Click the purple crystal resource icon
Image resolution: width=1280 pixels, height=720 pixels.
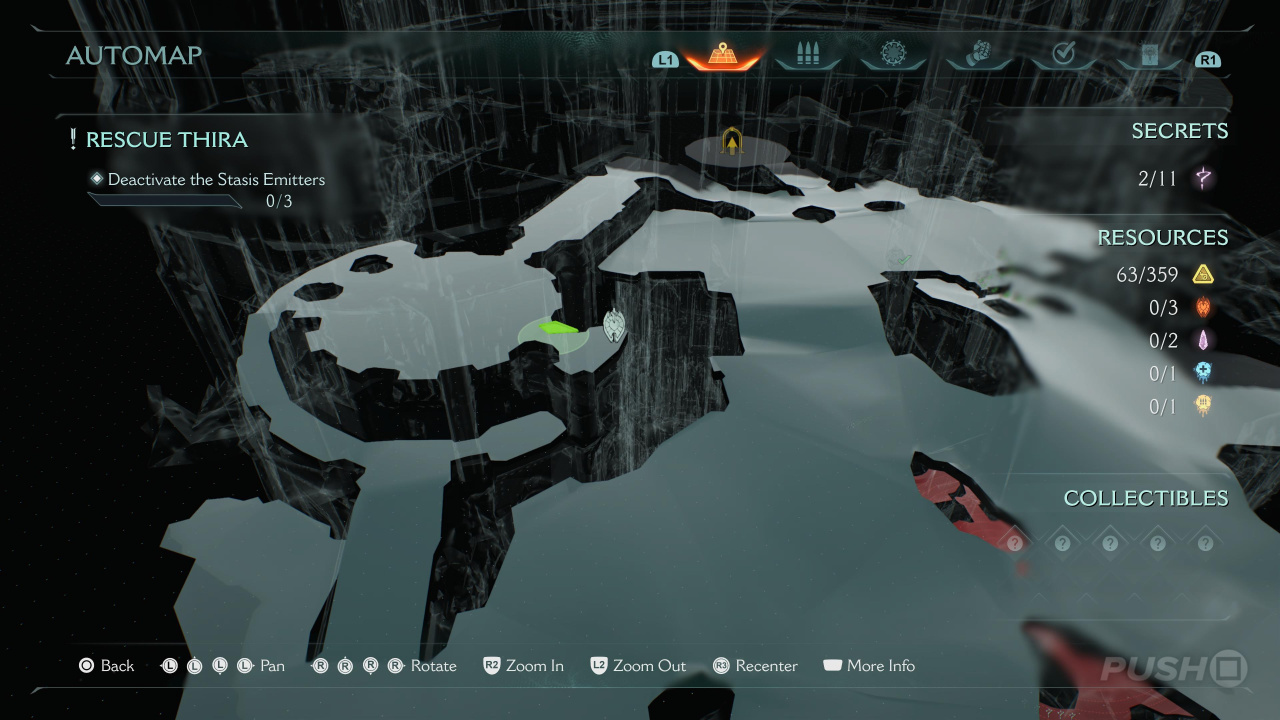tap(1203, 341)
